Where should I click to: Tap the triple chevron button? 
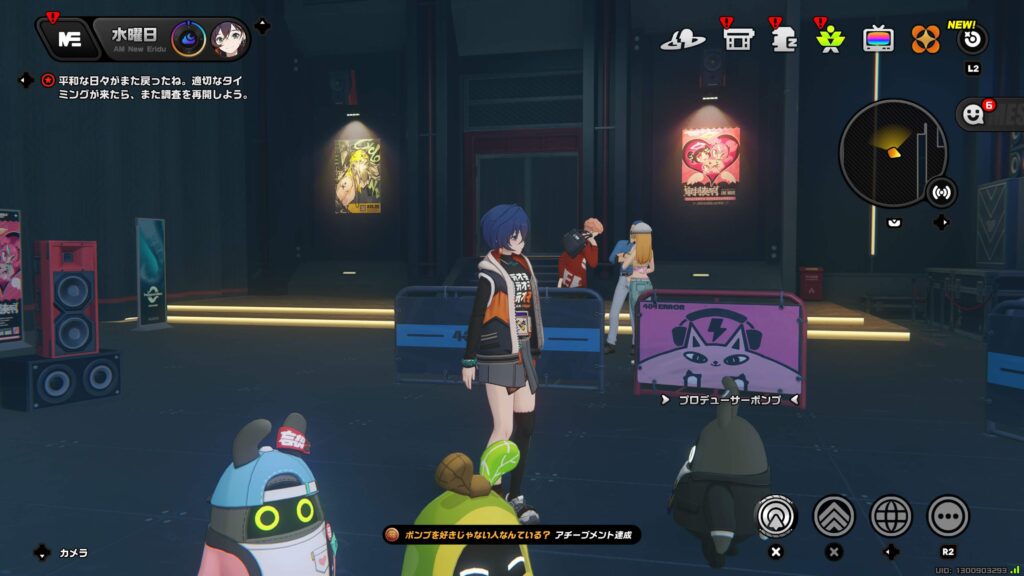pyautogui.click(x=834, y=516)
